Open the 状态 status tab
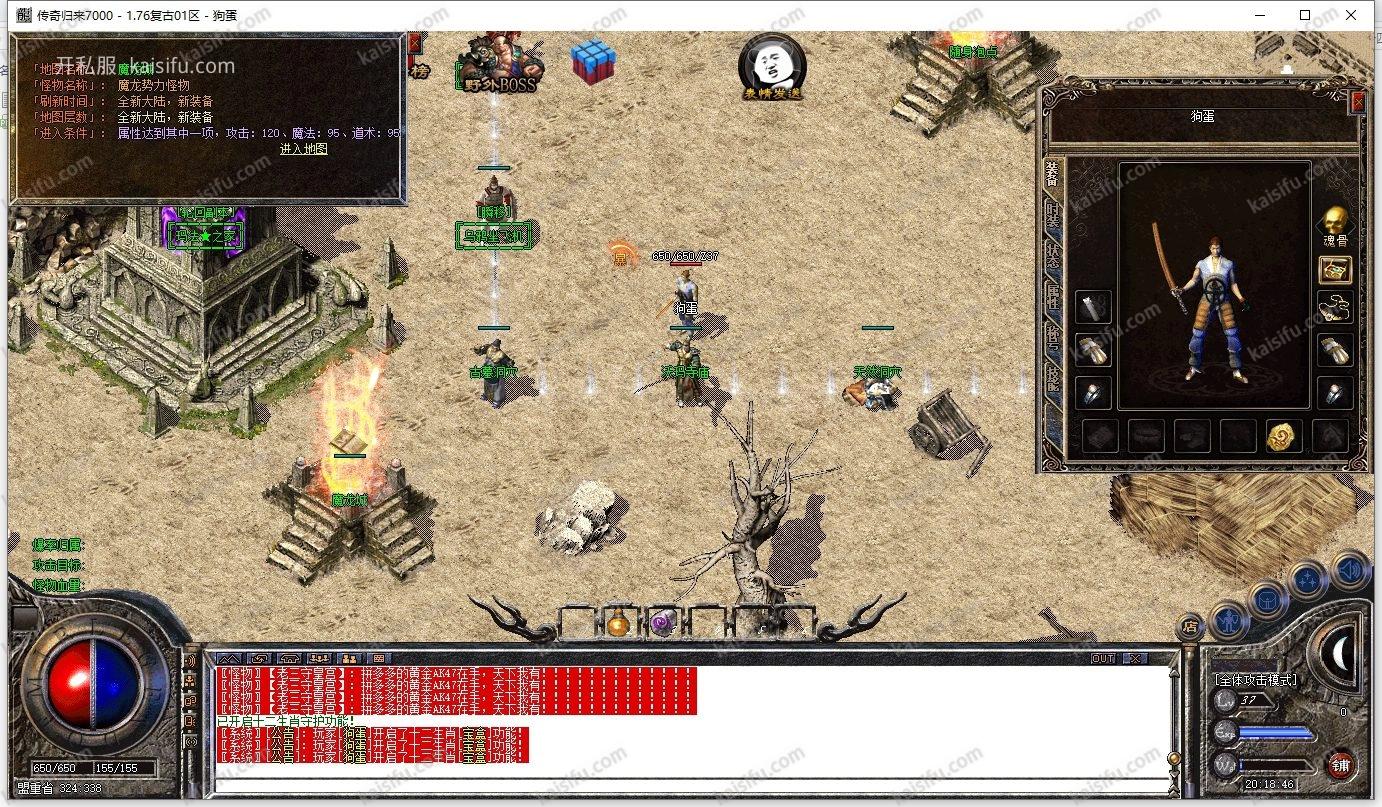 pyautogui.click(x=1052, y=253)
